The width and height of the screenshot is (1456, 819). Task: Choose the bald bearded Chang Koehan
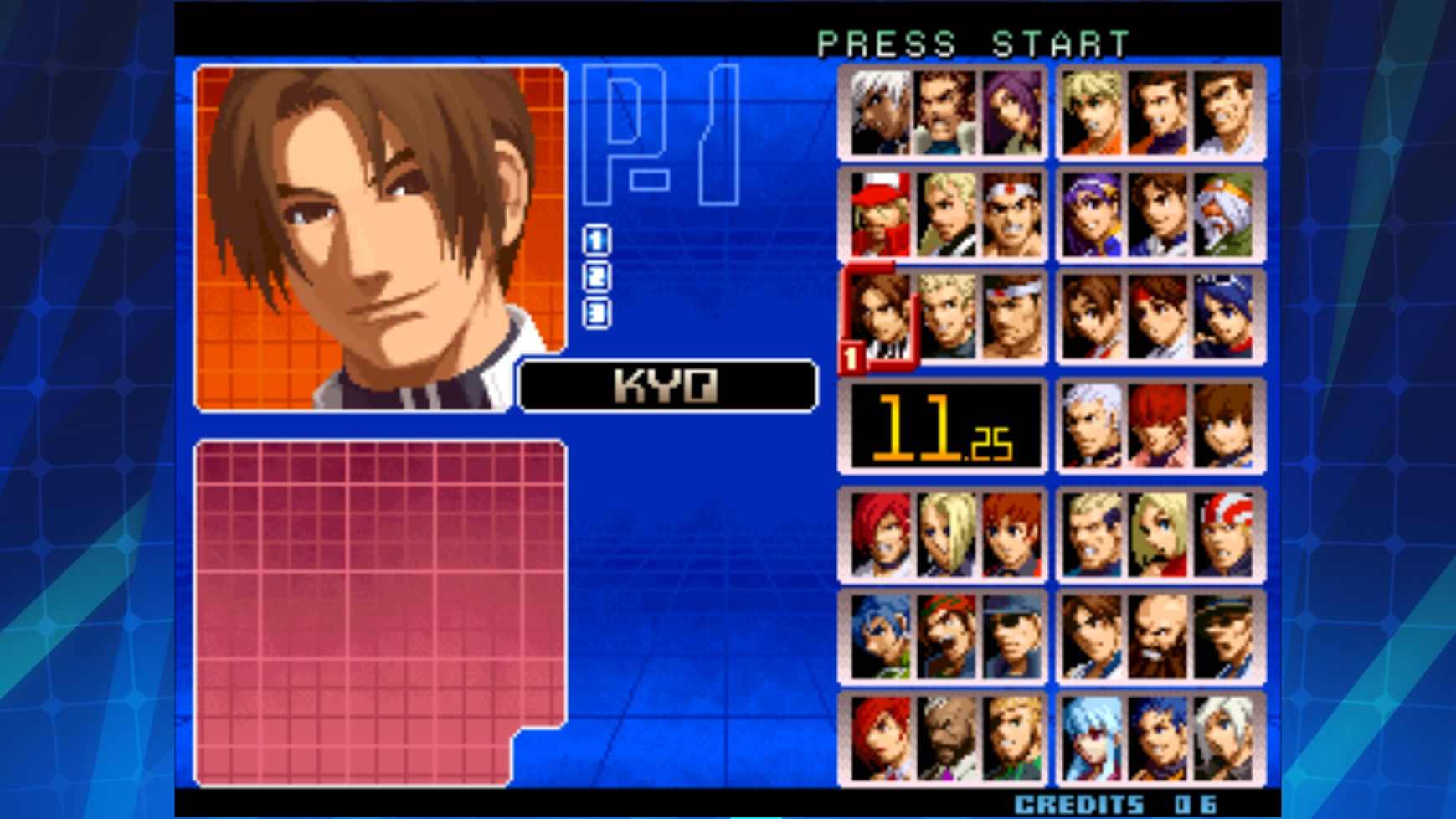coord(1161,642)
